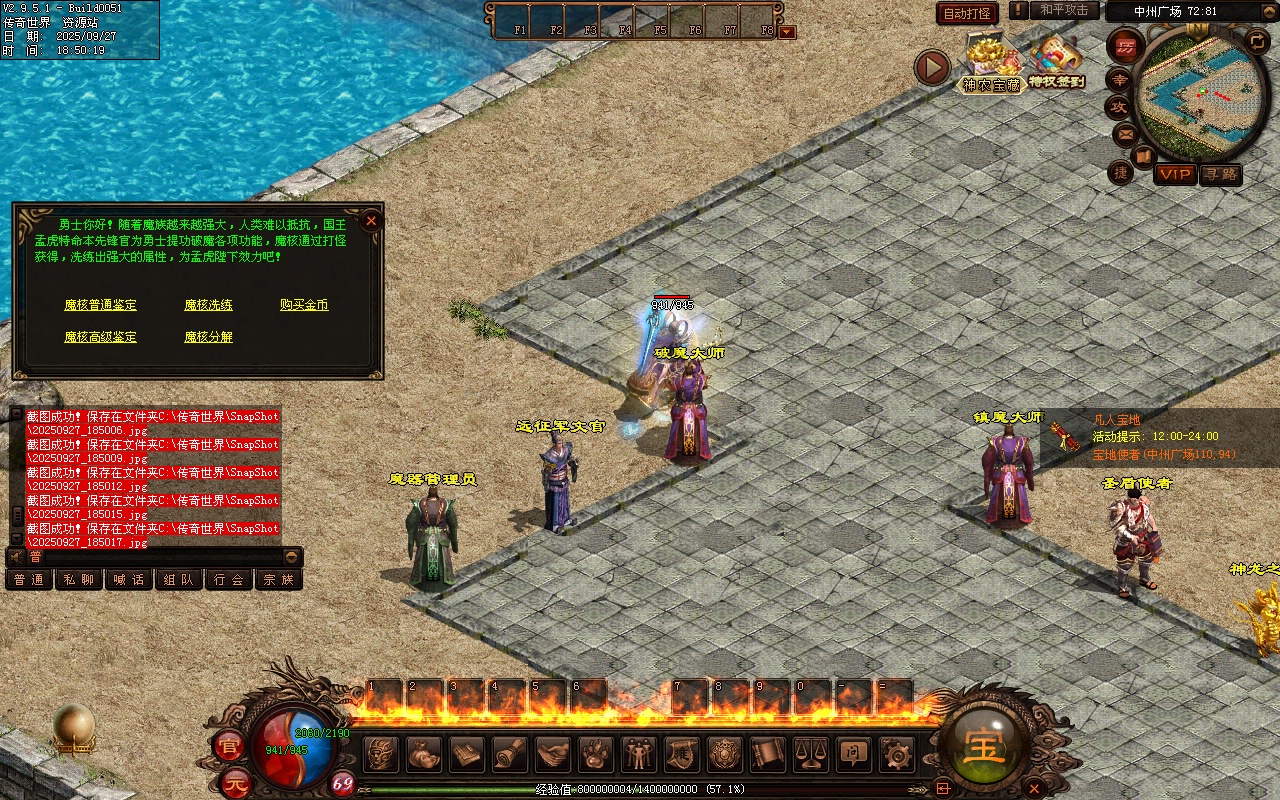This screenshot has height=800, width=1280.
Task: Switch to the 行会 guild chat tab
Action: 229,580
